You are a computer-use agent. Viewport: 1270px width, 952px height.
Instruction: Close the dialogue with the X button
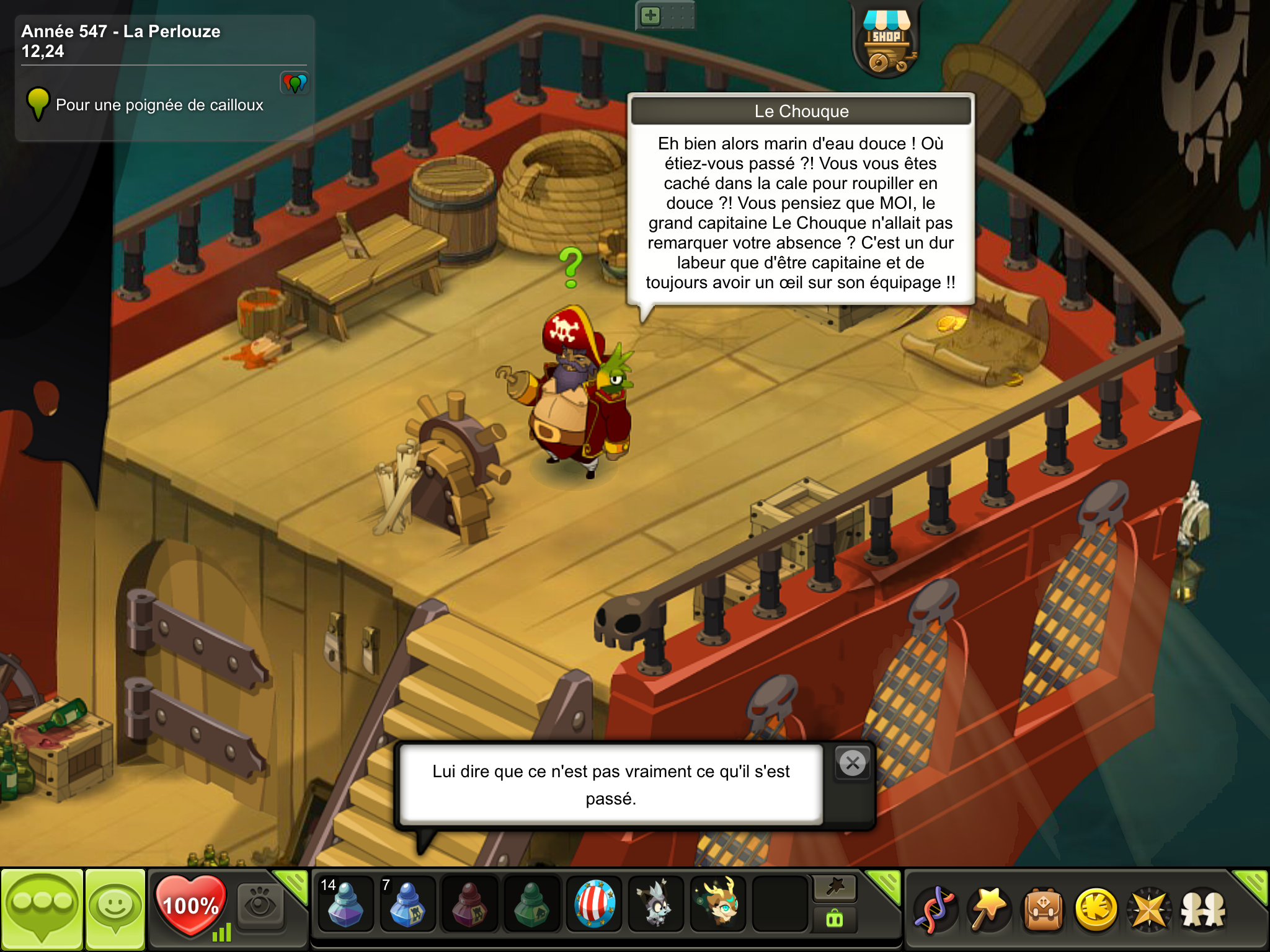[x=853, y=763]
